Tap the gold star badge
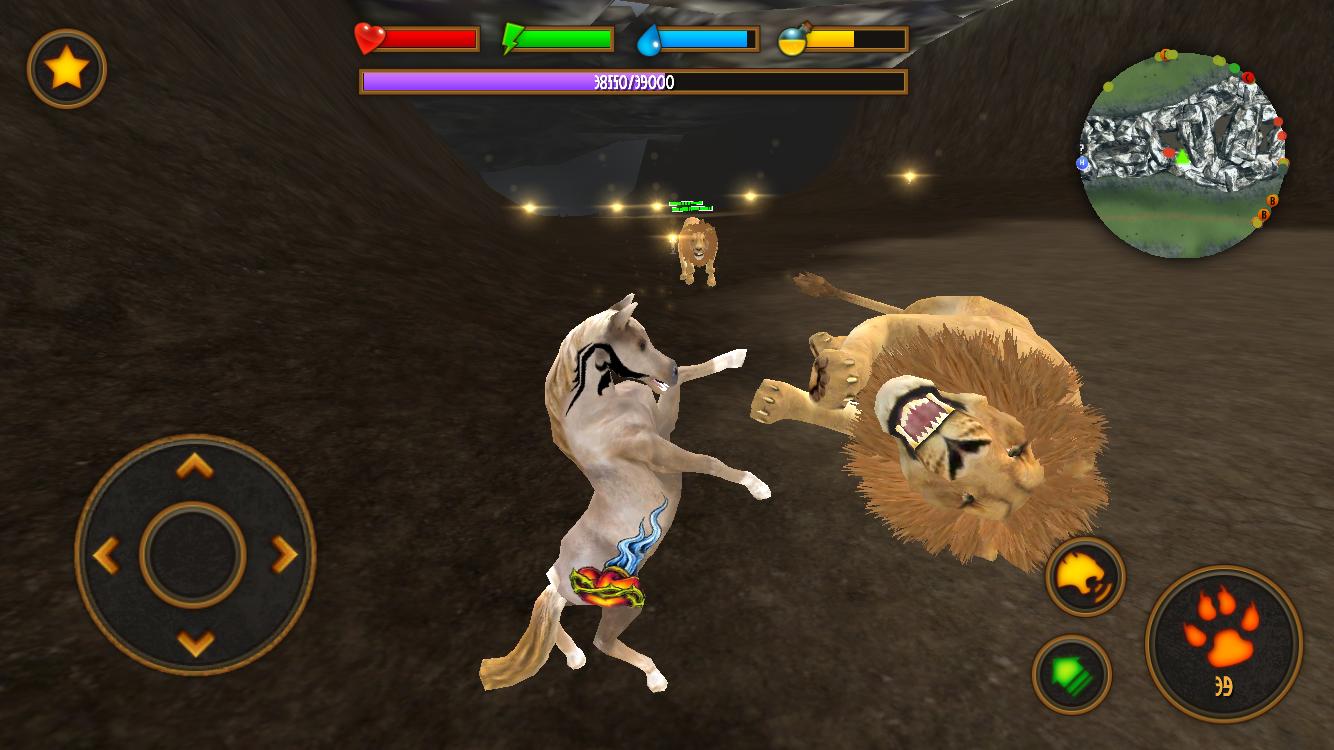The height and width of the screenshot is (750, 1334). pos(67,69)
